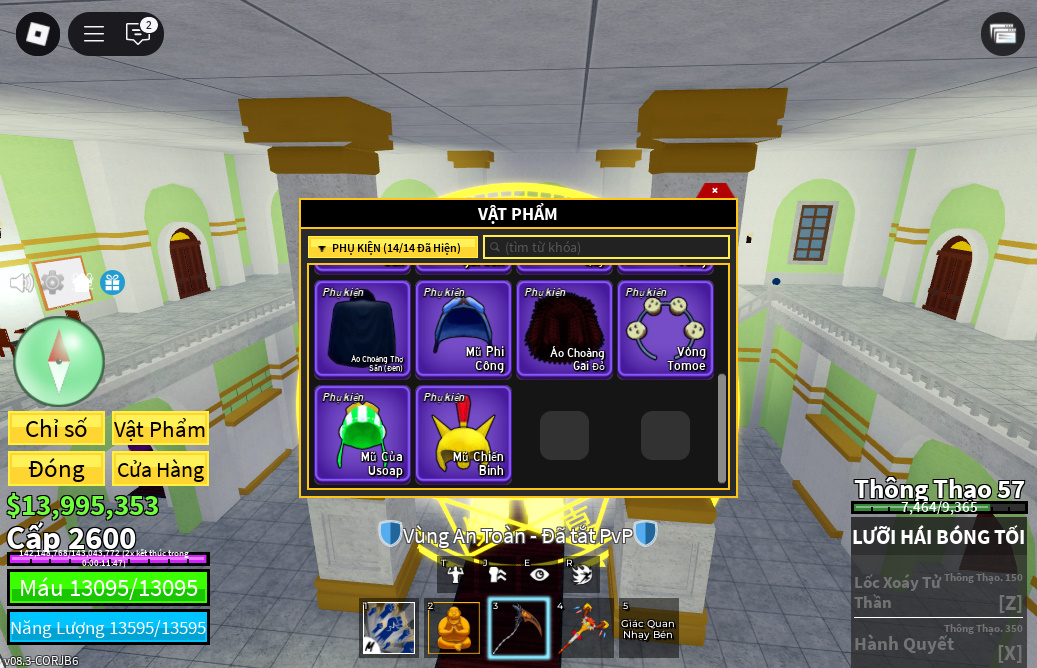Click the Vật Phẩm button

click(160, 429)
